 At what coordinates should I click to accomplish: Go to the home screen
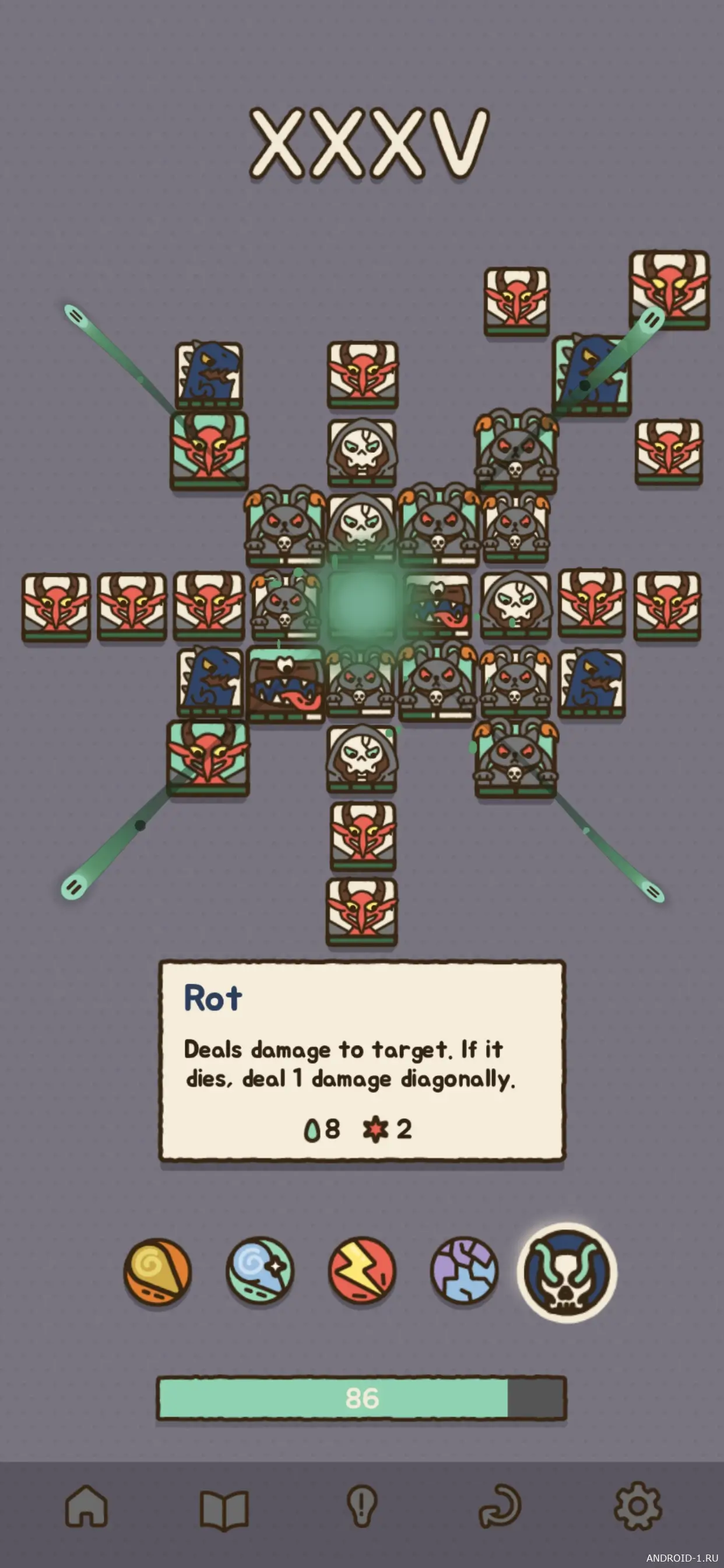[86, 1507]
